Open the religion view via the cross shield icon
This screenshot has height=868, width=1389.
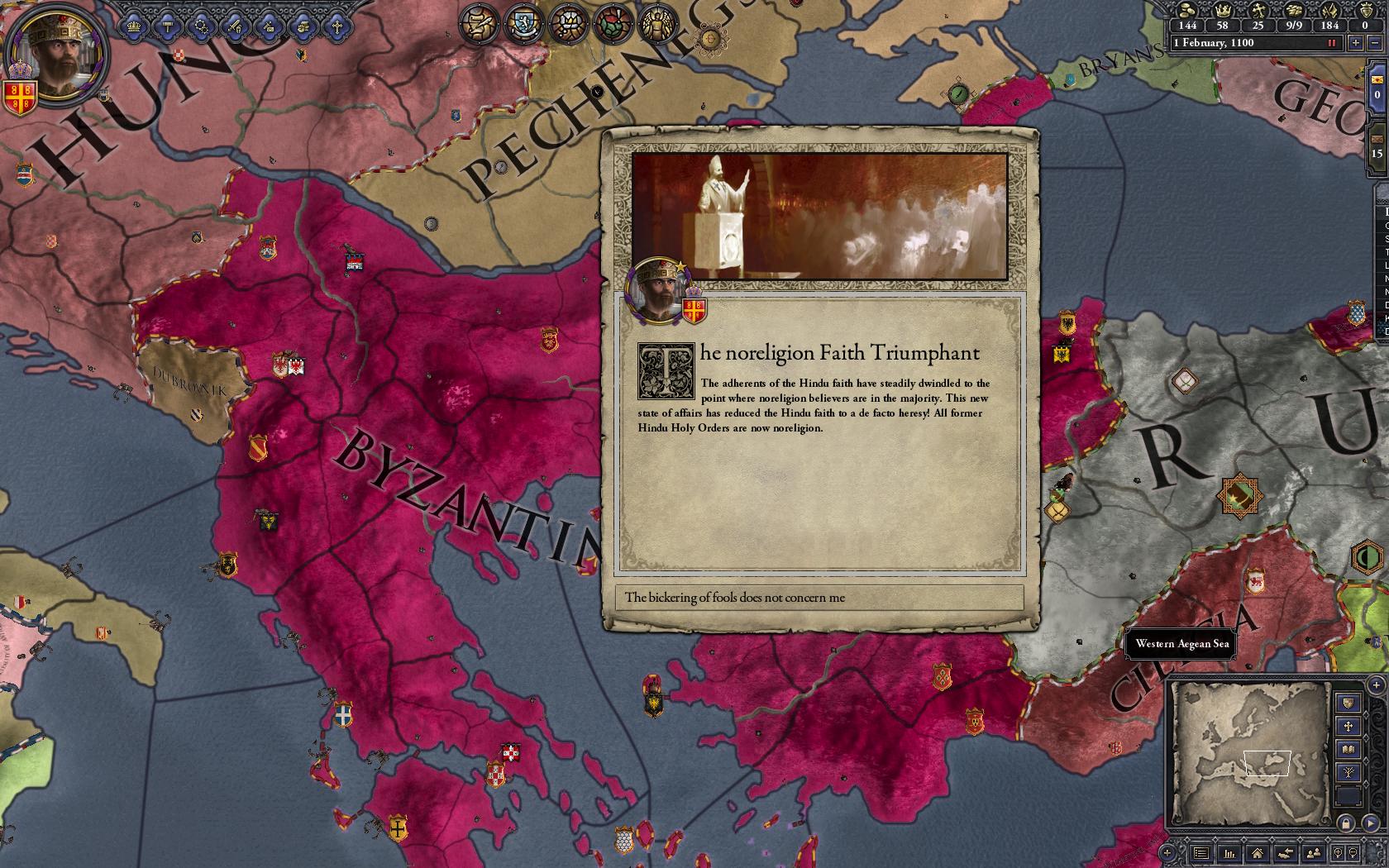pos(337,27)
